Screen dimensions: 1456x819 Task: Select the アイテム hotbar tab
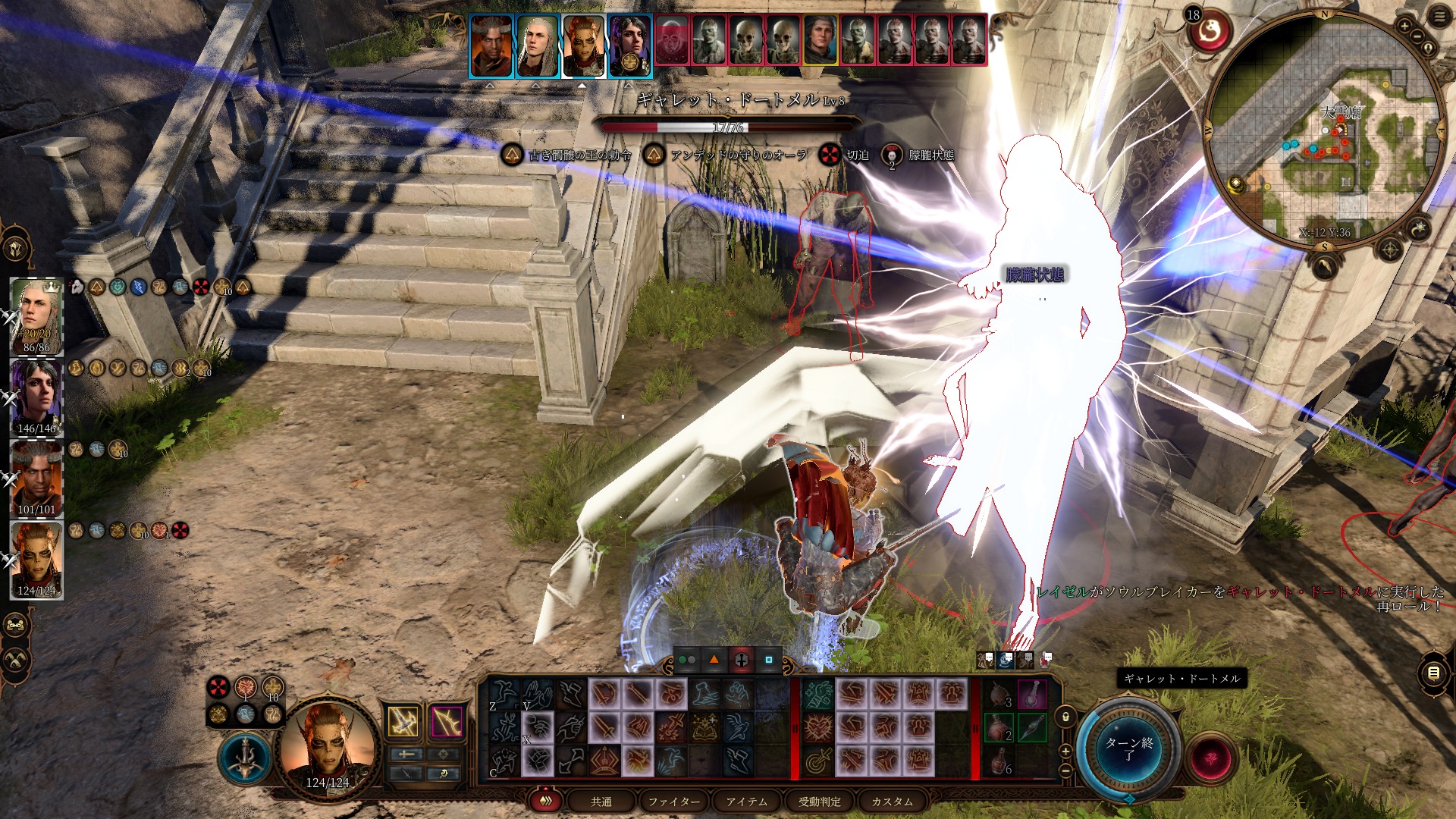pos(746,802)
